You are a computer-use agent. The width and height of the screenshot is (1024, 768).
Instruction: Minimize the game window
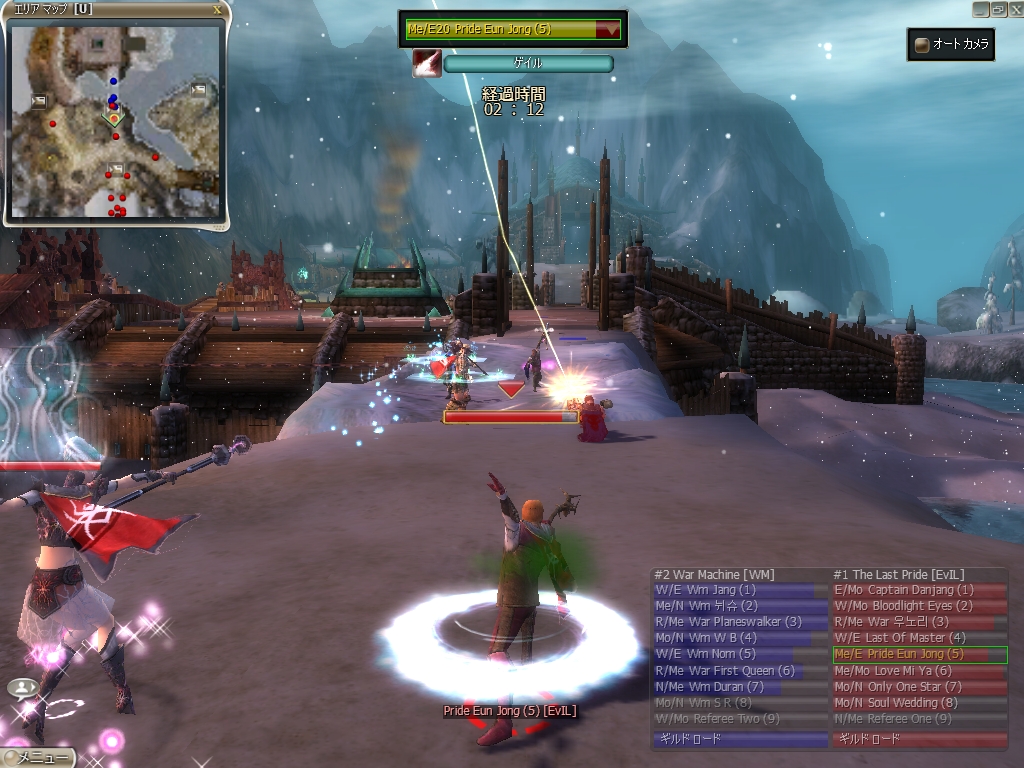(x=980, y=9)
